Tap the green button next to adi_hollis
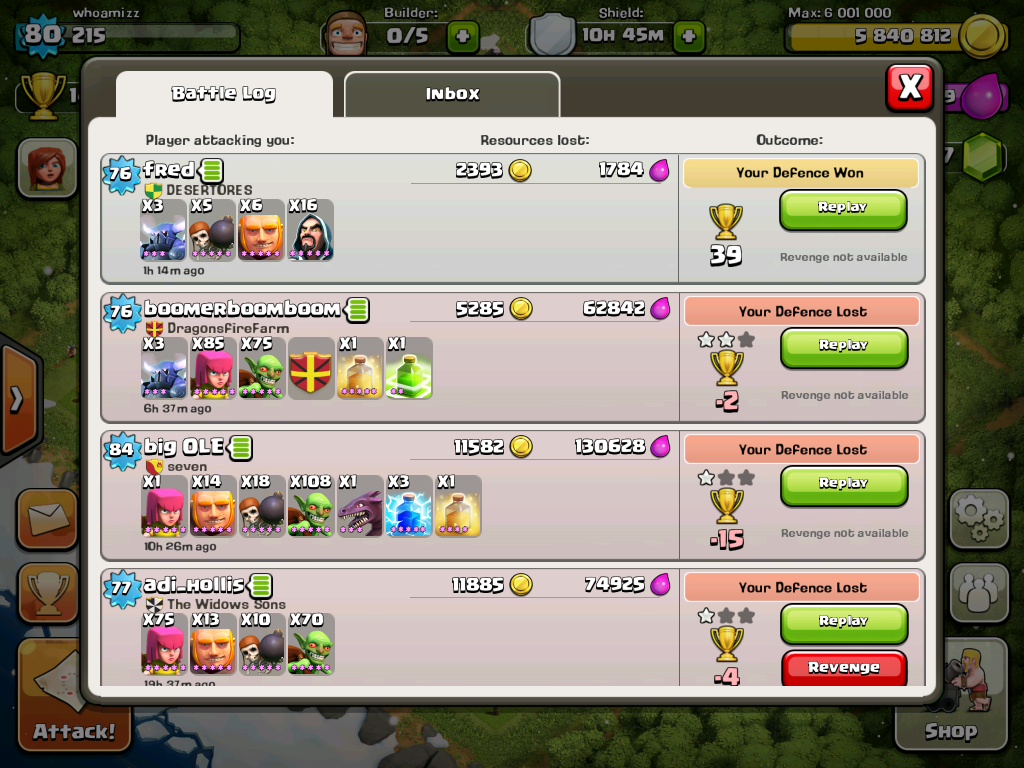 (261, 585)
